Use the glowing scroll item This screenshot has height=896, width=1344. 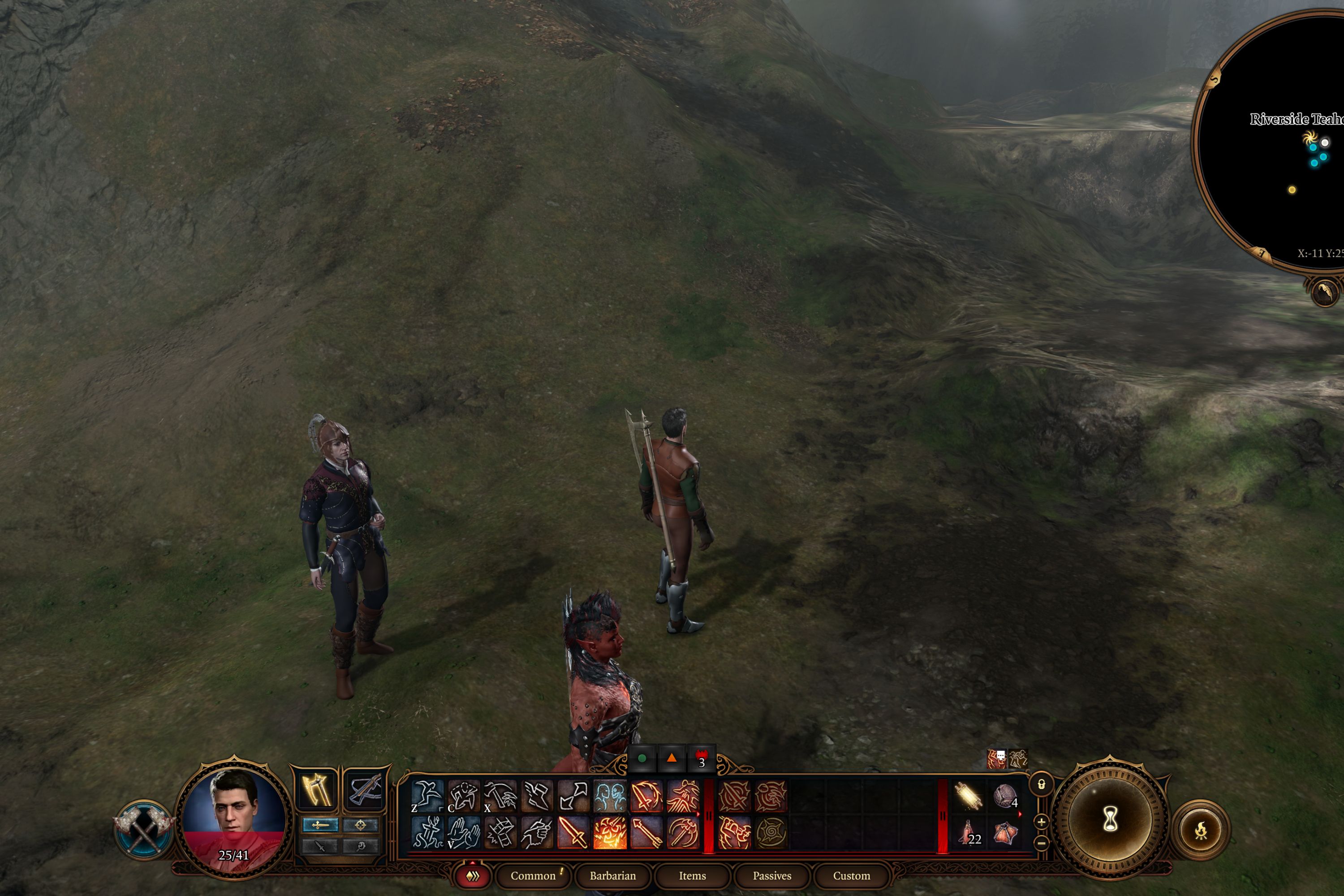[968, 796]
